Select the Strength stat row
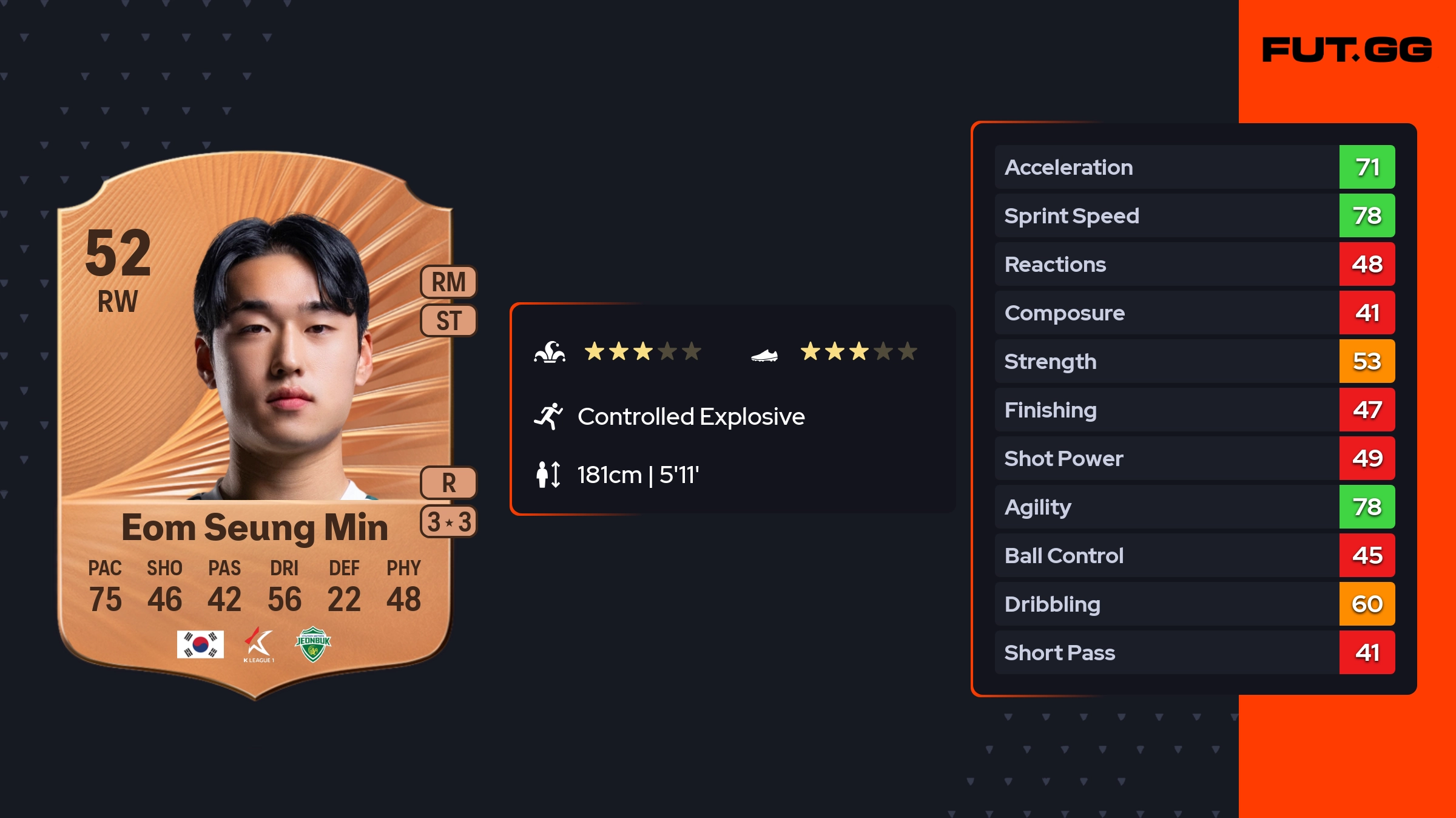The image size is (1456, 818). (x=1194, y=361)
